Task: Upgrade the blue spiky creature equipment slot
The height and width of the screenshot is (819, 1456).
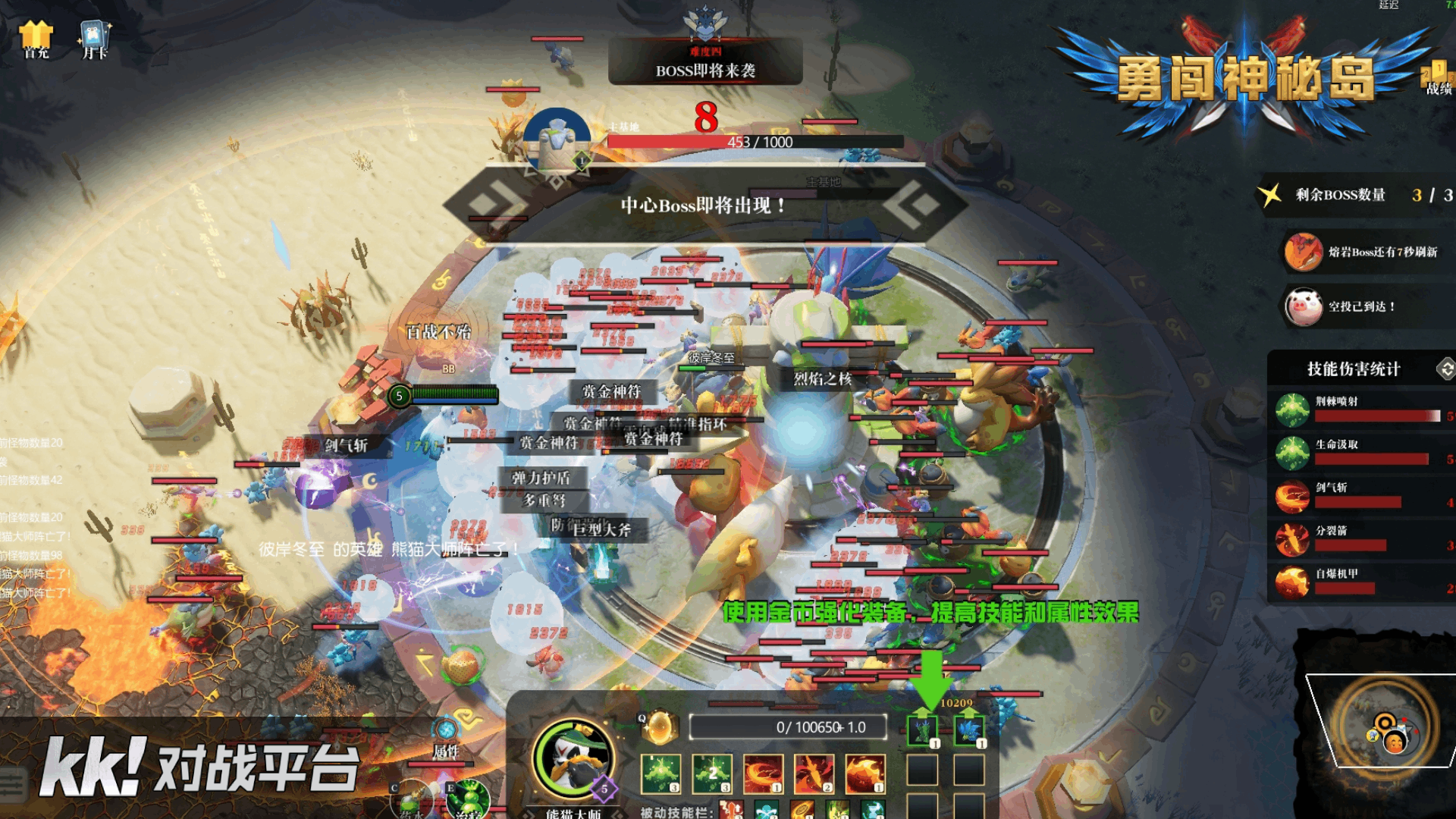Action: [968, 731]
